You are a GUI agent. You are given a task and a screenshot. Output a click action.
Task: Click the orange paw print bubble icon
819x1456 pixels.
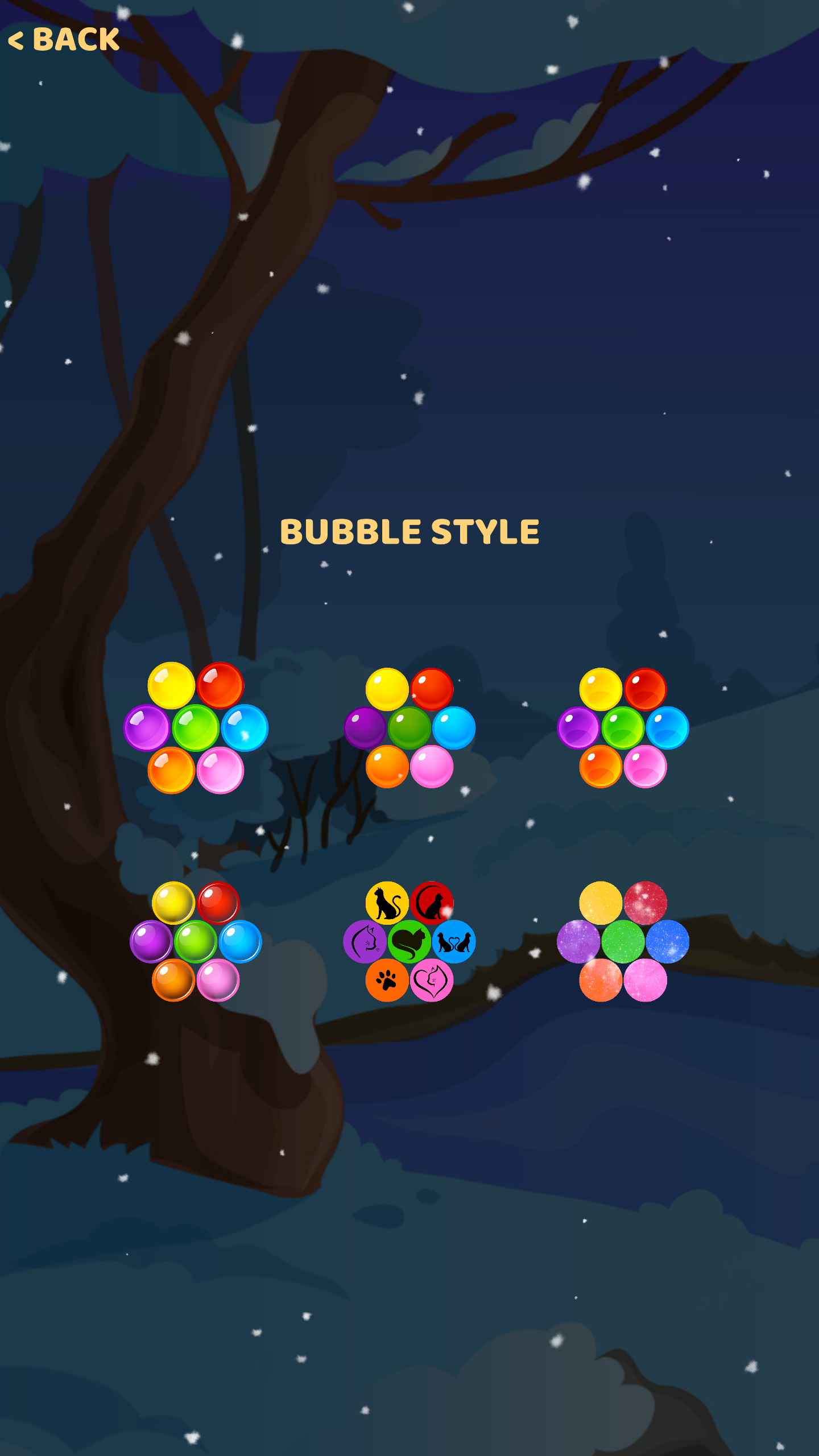(387, 981)
